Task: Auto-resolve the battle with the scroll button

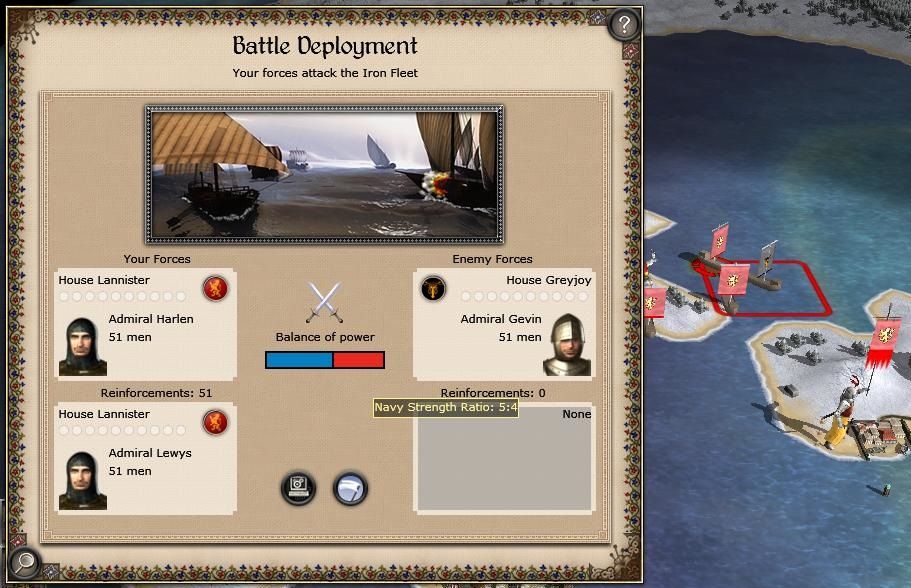Action: coord(298,488)
